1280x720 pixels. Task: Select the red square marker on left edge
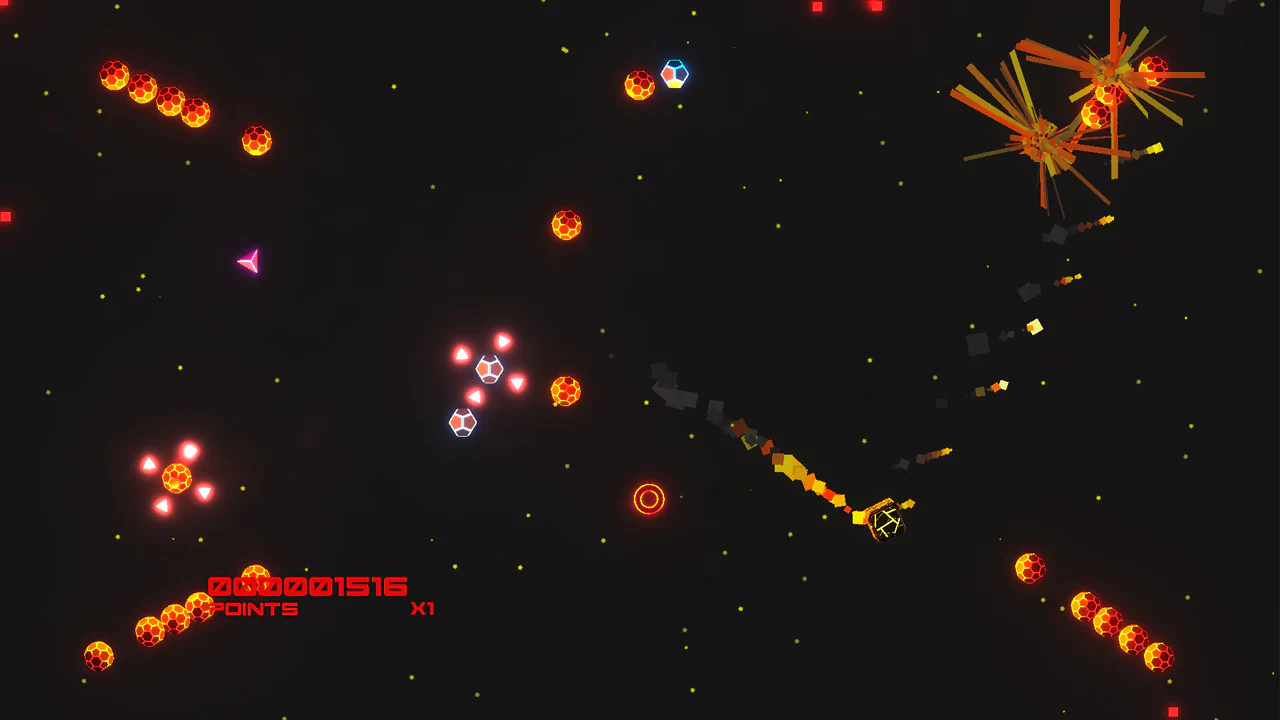6,215
